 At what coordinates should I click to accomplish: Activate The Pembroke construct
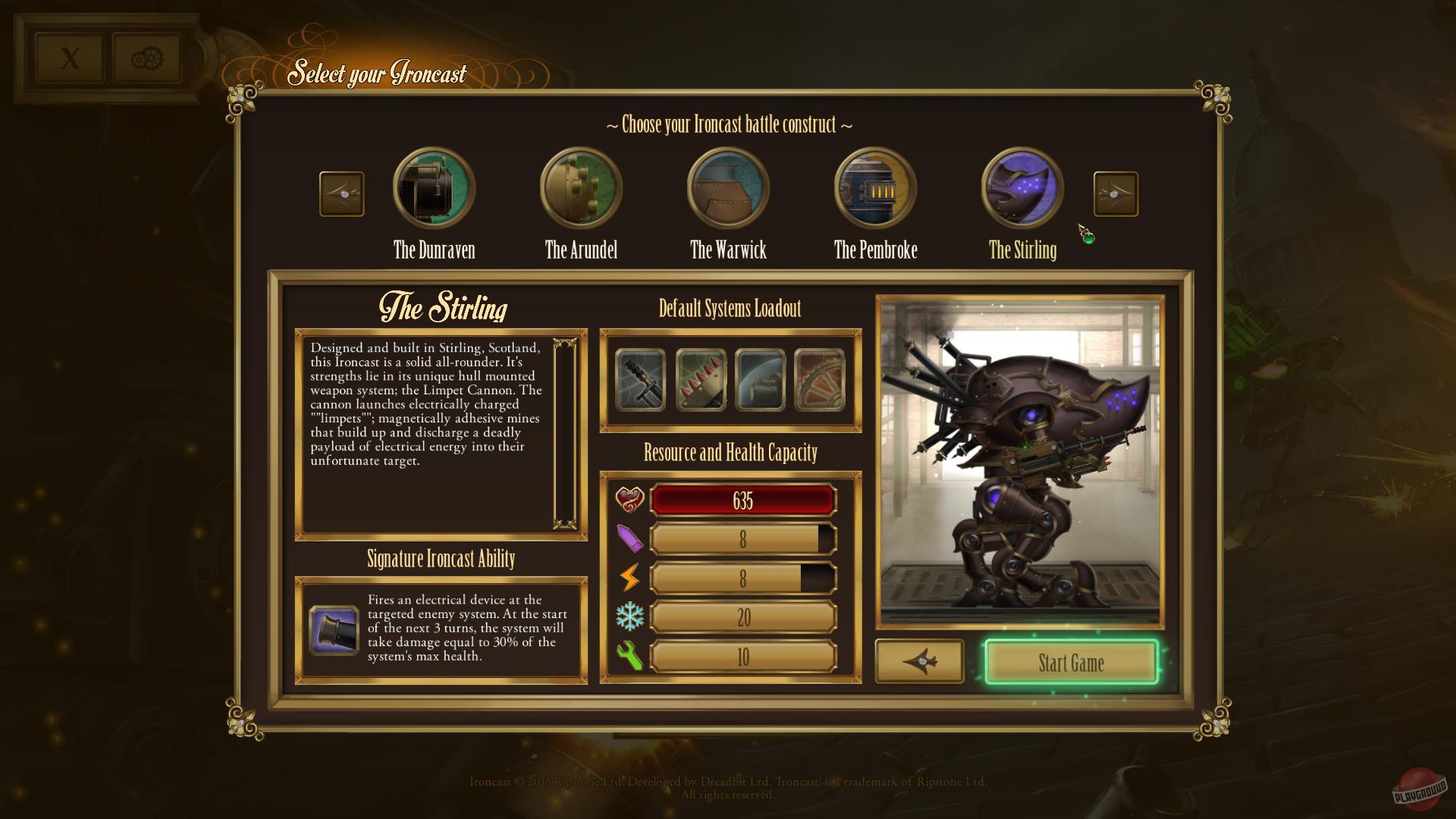coord(874,187)
